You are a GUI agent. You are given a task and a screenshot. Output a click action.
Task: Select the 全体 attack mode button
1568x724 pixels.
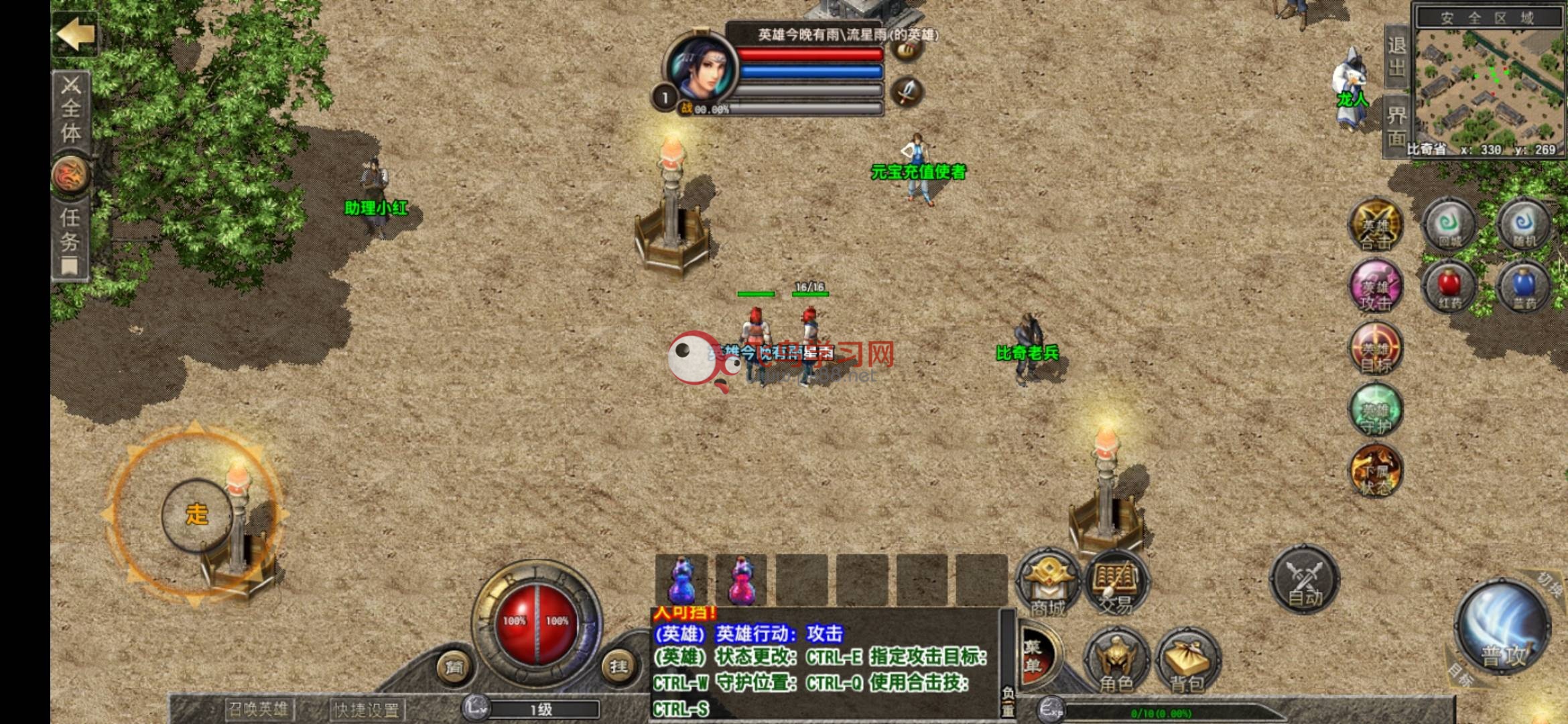point(71,111)
